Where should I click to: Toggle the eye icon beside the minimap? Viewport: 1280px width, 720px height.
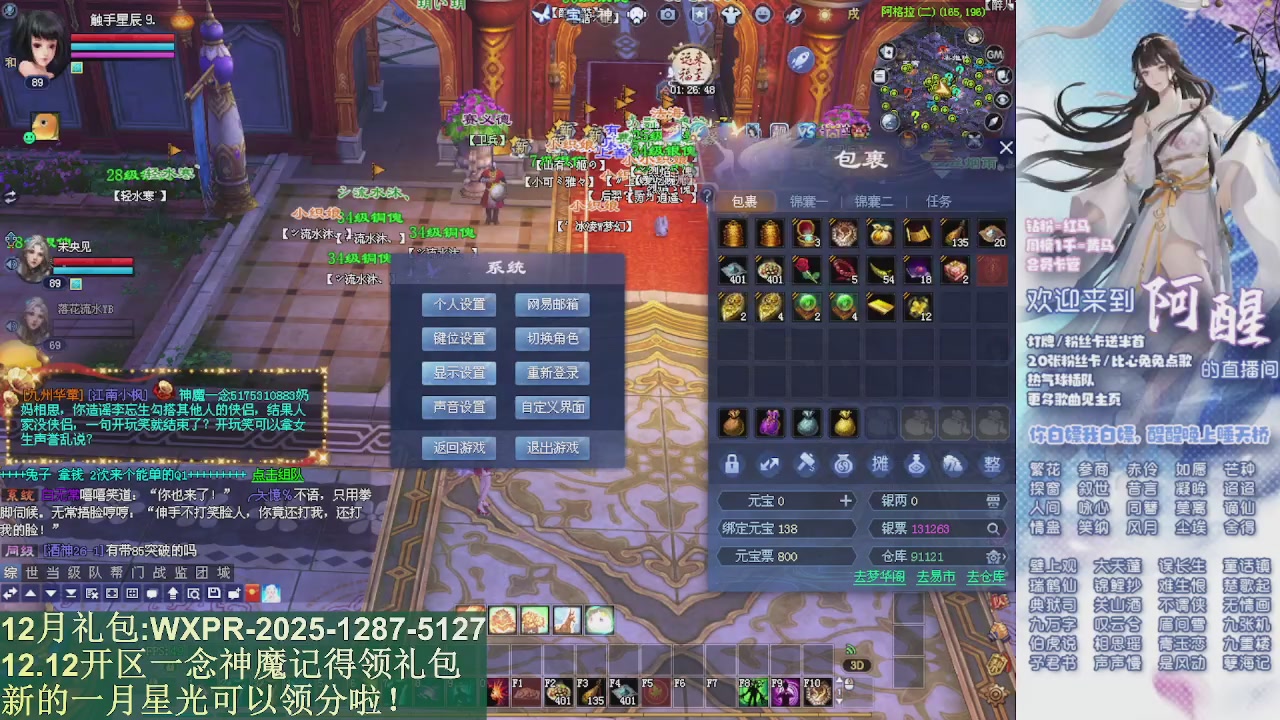(1001, 98)
